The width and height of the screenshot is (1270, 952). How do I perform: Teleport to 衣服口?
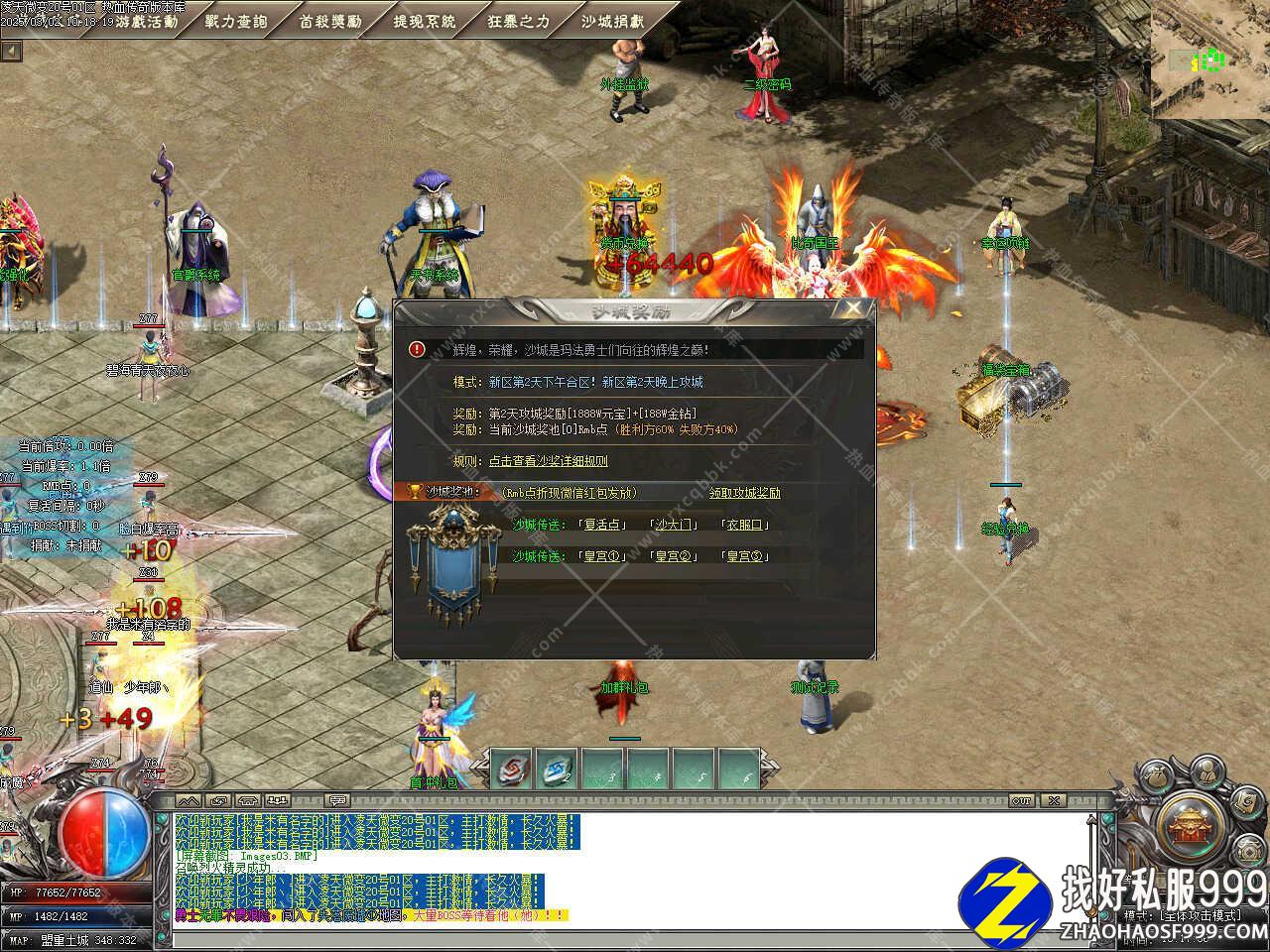click(x=744, y=525)
